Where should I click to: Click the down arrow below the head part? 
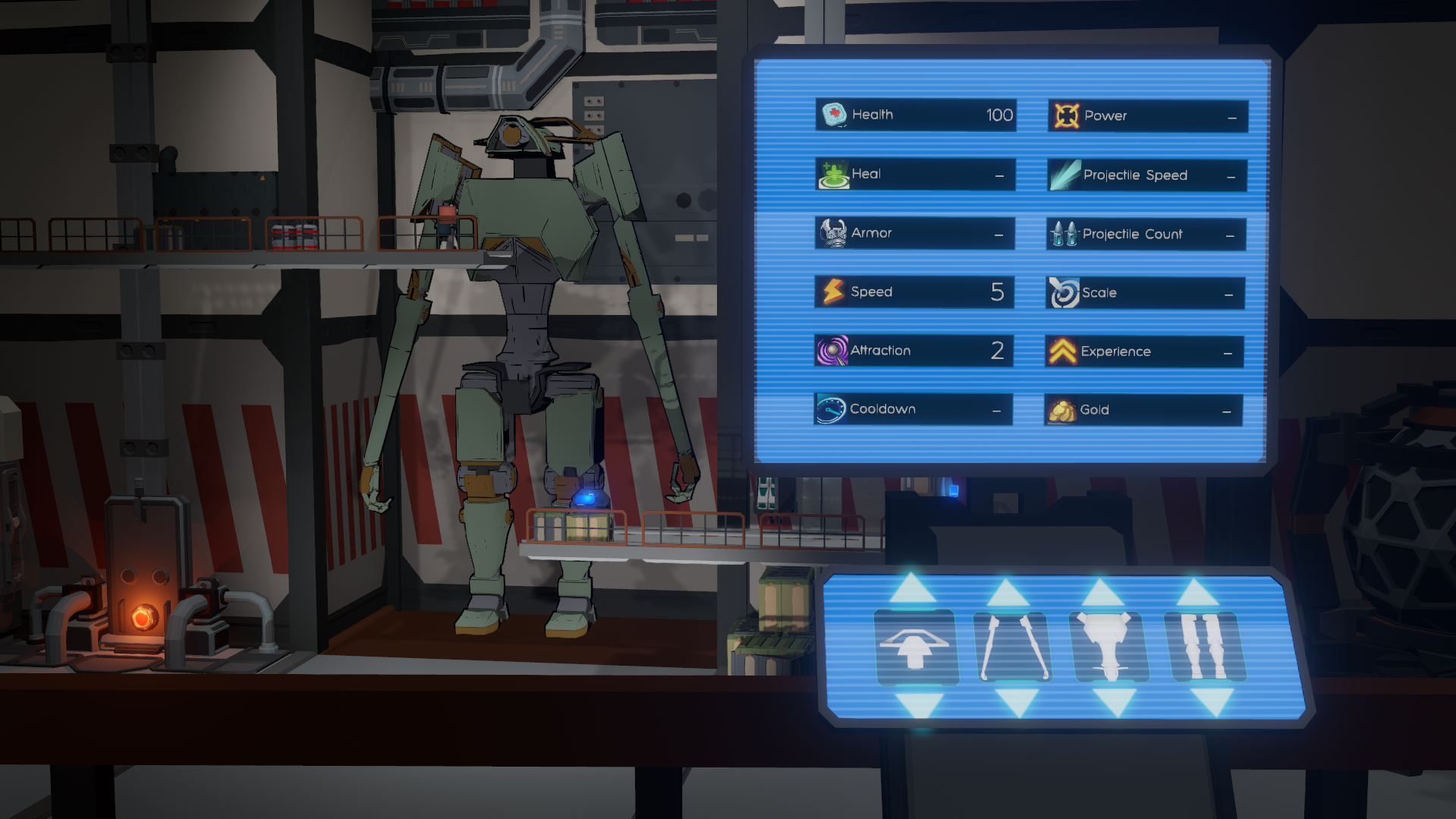click(x=918, y=704)
